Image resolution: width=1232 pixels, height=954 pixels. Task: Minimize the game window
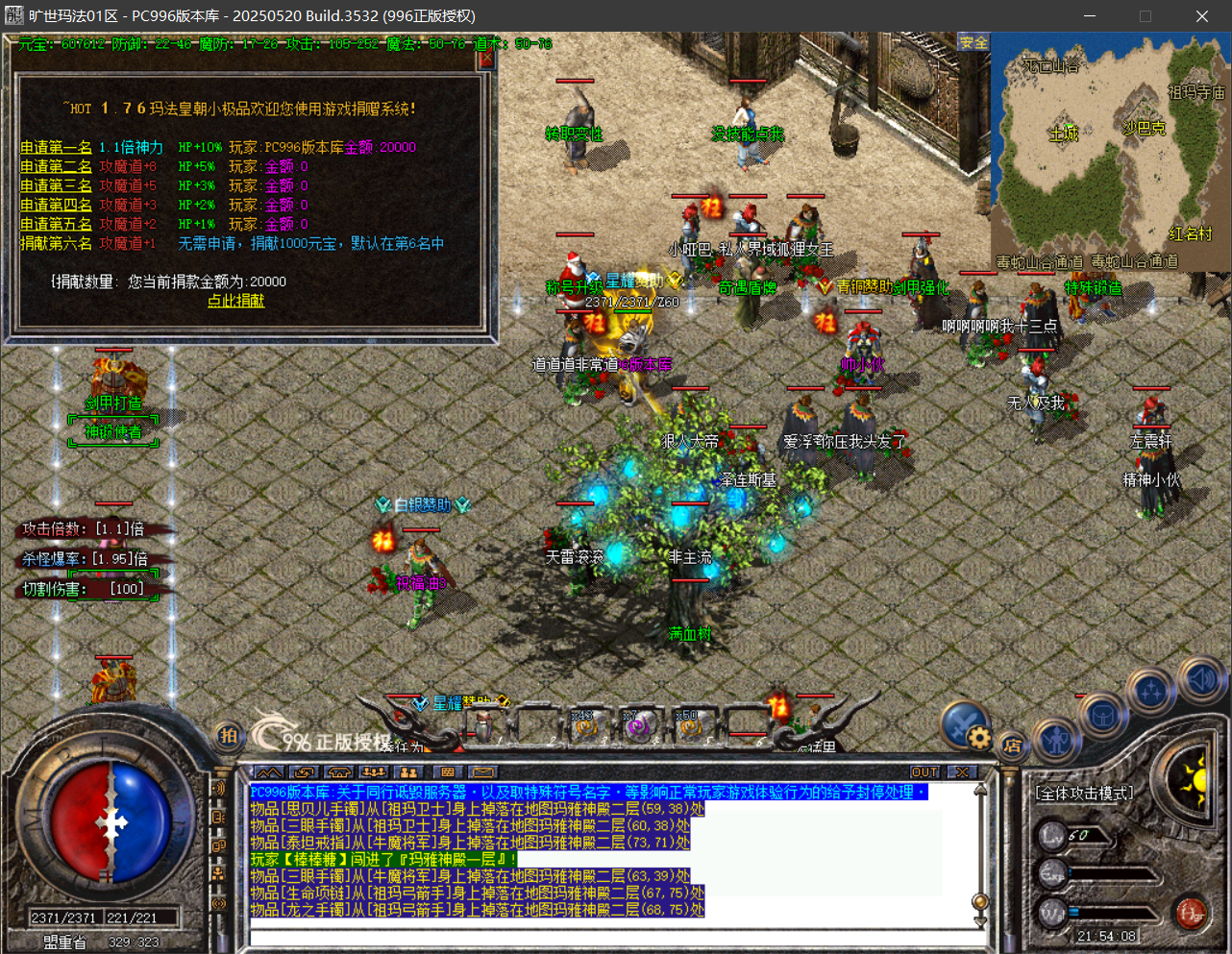pyautogui.click(x=1090, y=16)
